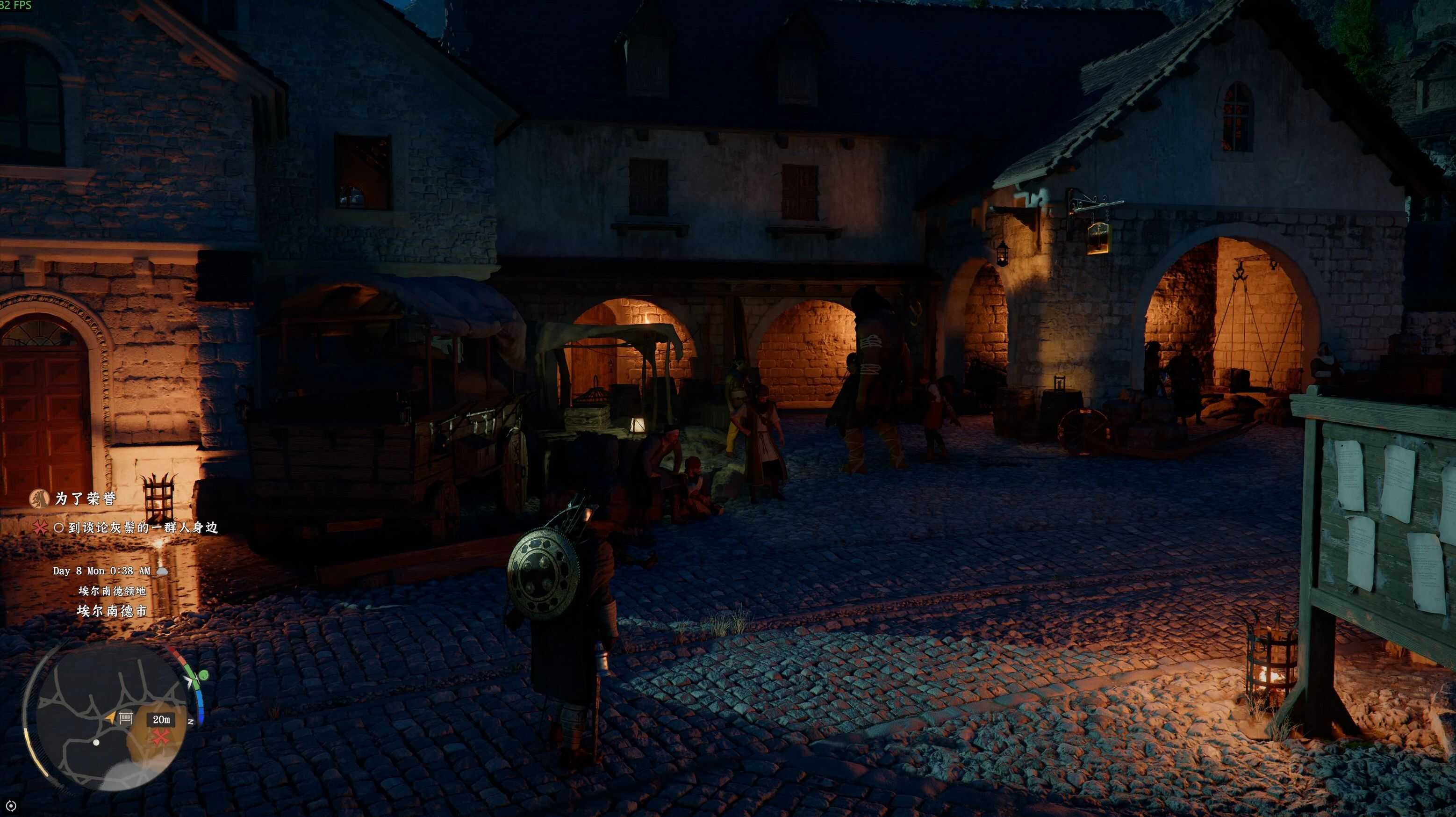
Task: Select the 为了荣誉 quest tracker title
Action: (x=86, y=498)
